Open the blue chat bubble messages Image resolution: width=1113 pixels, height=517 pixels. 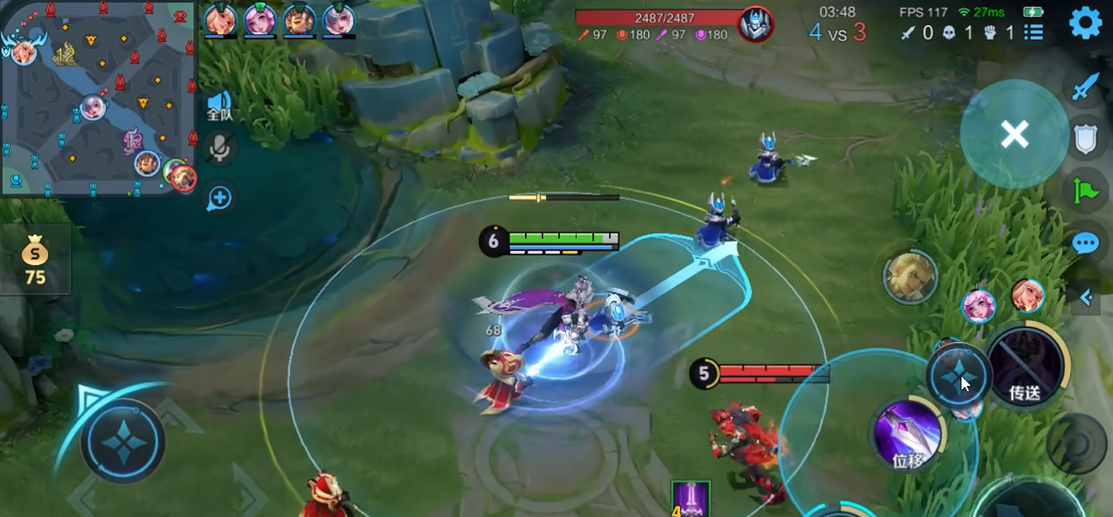[1085, 243]
